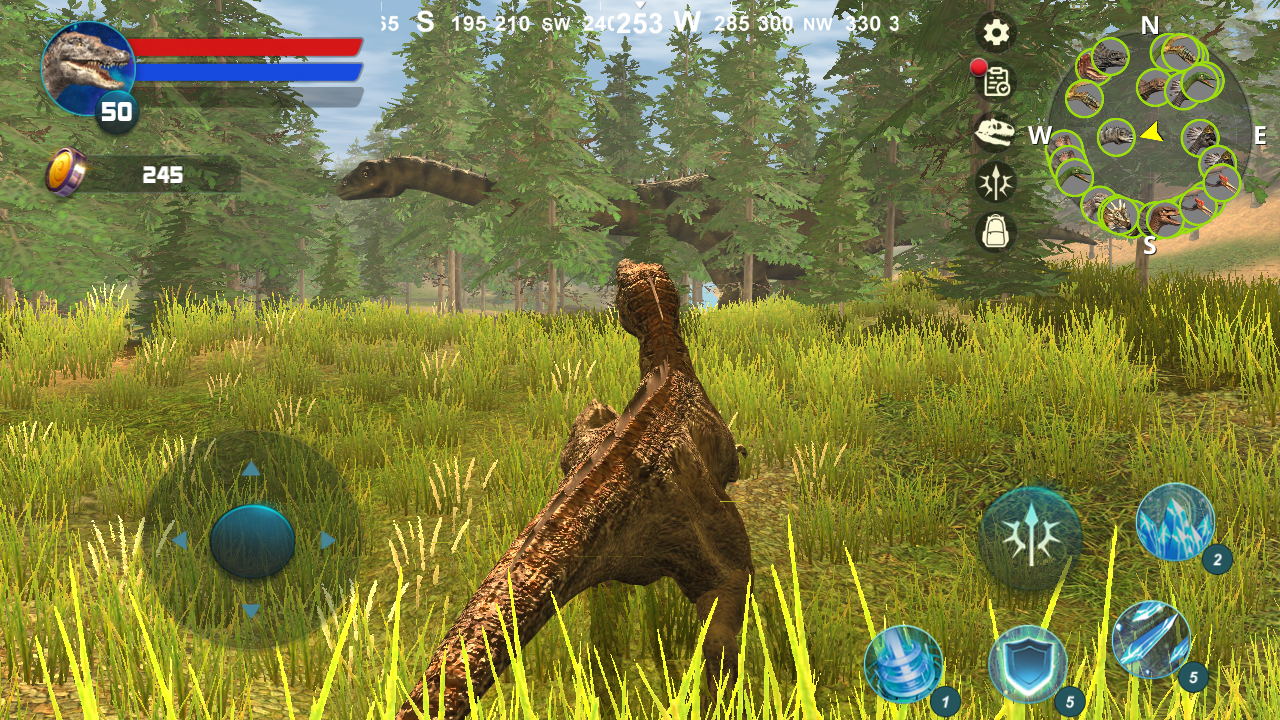Tap the coin purse currency icon

point(63,172)
